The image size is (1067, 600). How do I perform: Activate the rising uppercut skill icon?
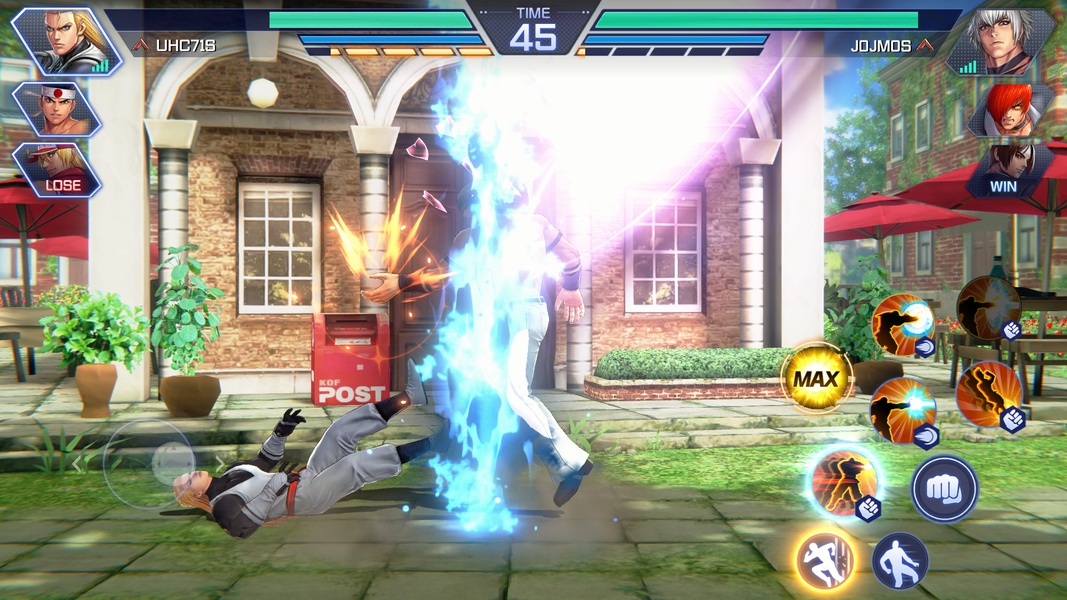point(988,394)
